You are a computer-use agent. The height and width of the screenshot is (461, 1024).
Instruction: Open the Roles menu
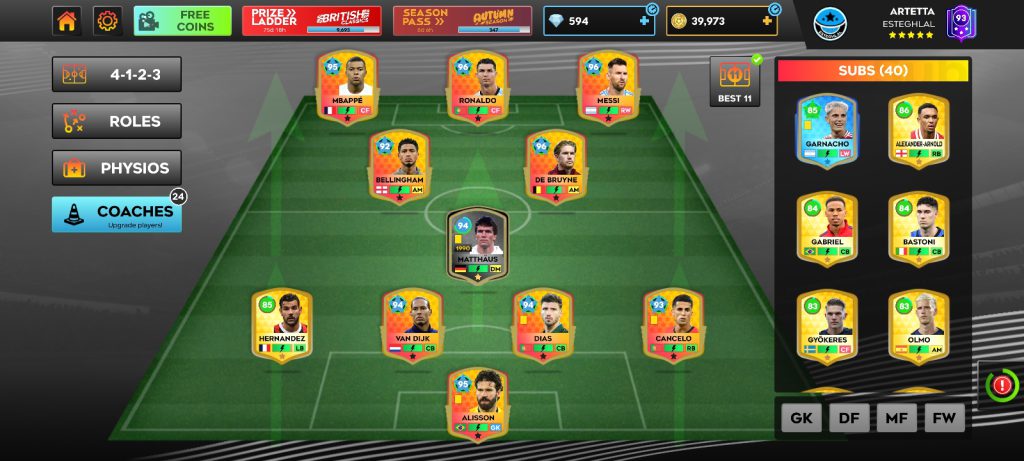116,121
